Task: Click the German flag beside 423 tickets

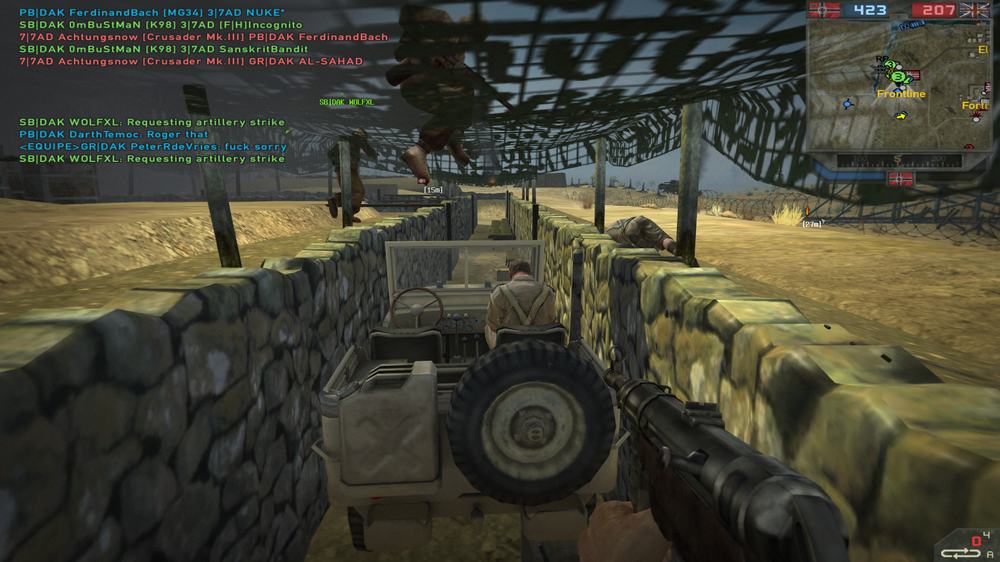Action: tap(826, 10)
